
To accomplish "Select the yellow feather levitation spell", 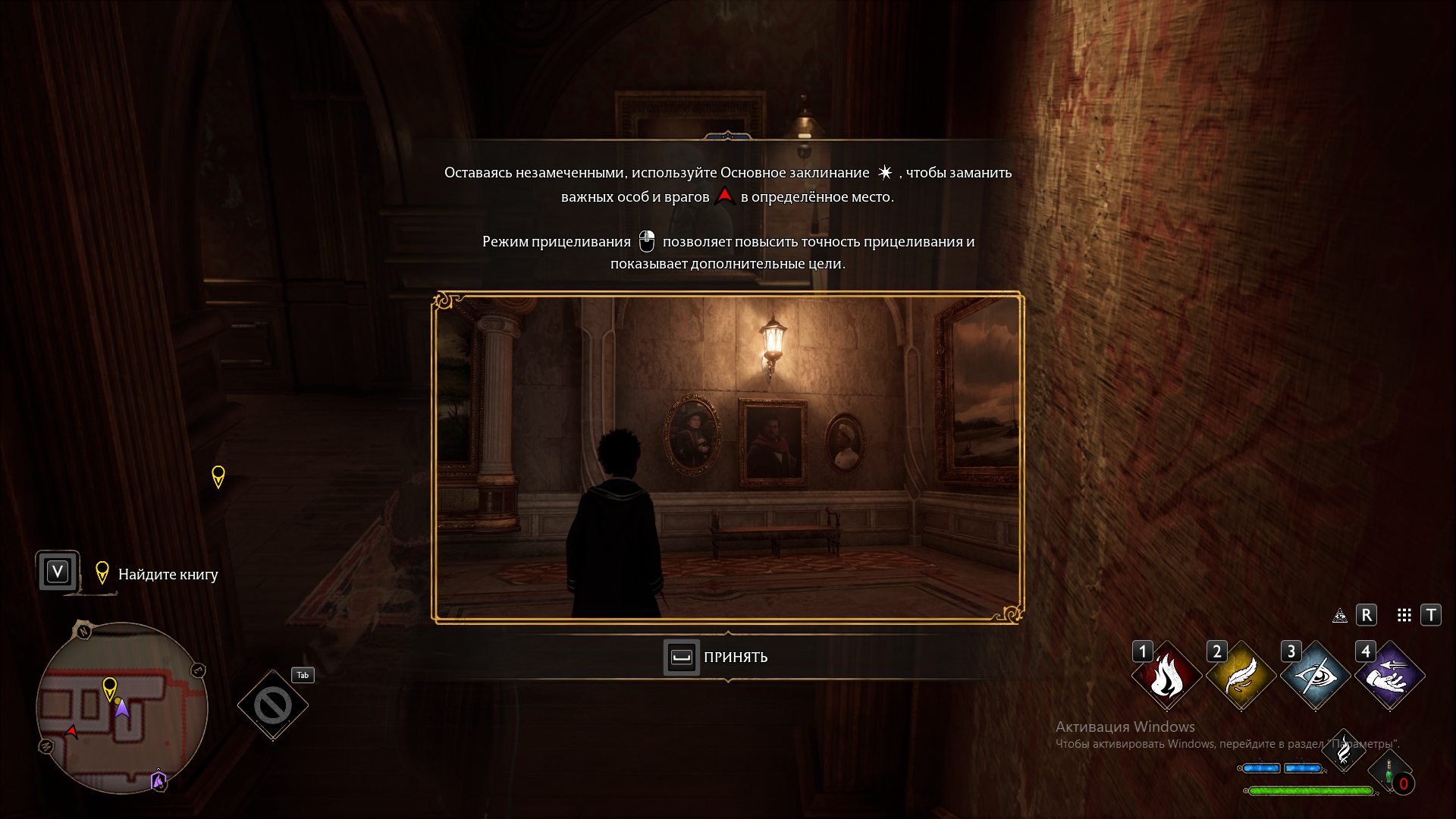I will point(1241,676).
